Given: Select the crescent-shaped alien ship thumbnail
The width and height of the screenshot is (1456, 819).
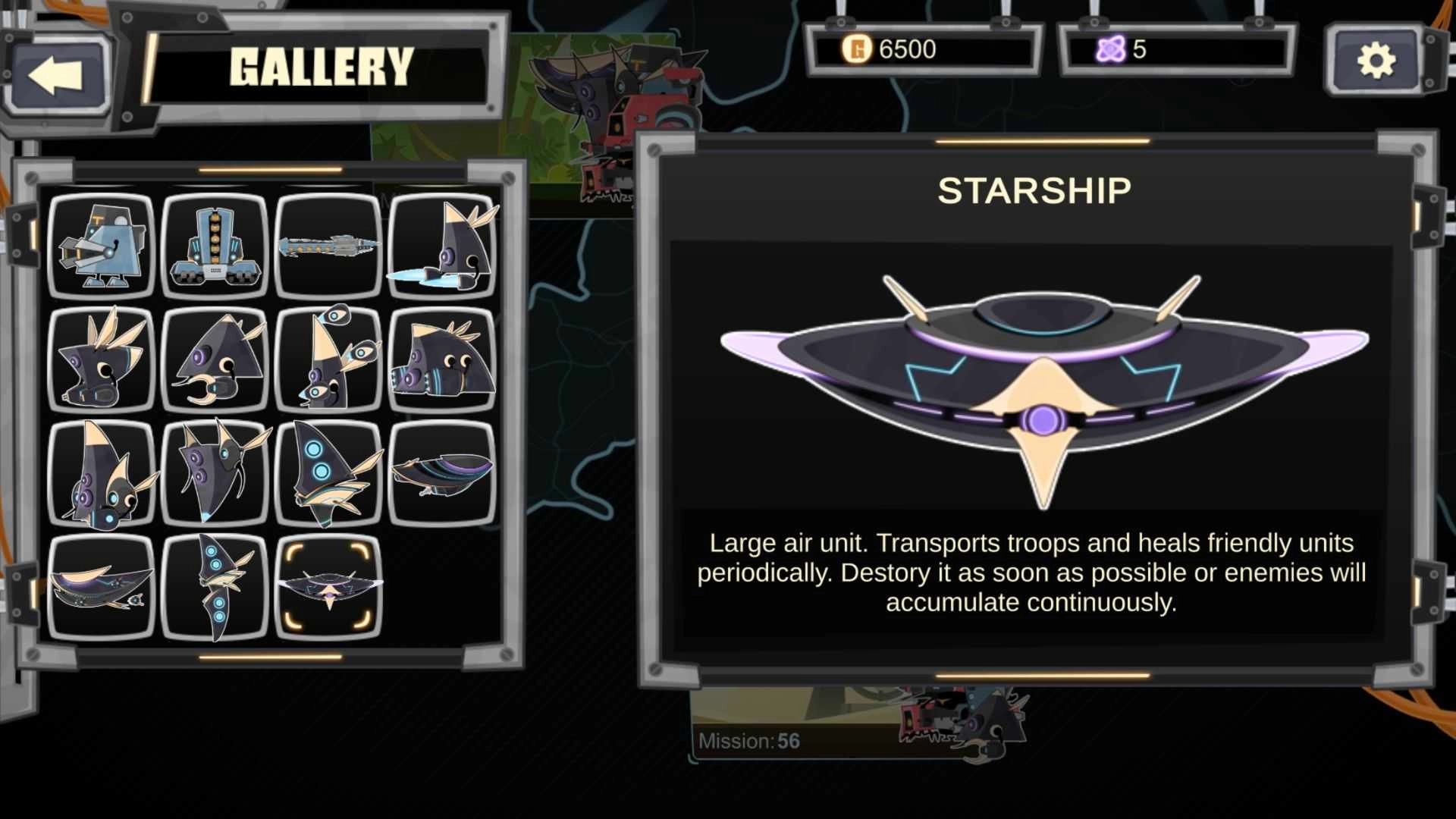Looking at the screenshot, I should (102, 587).
